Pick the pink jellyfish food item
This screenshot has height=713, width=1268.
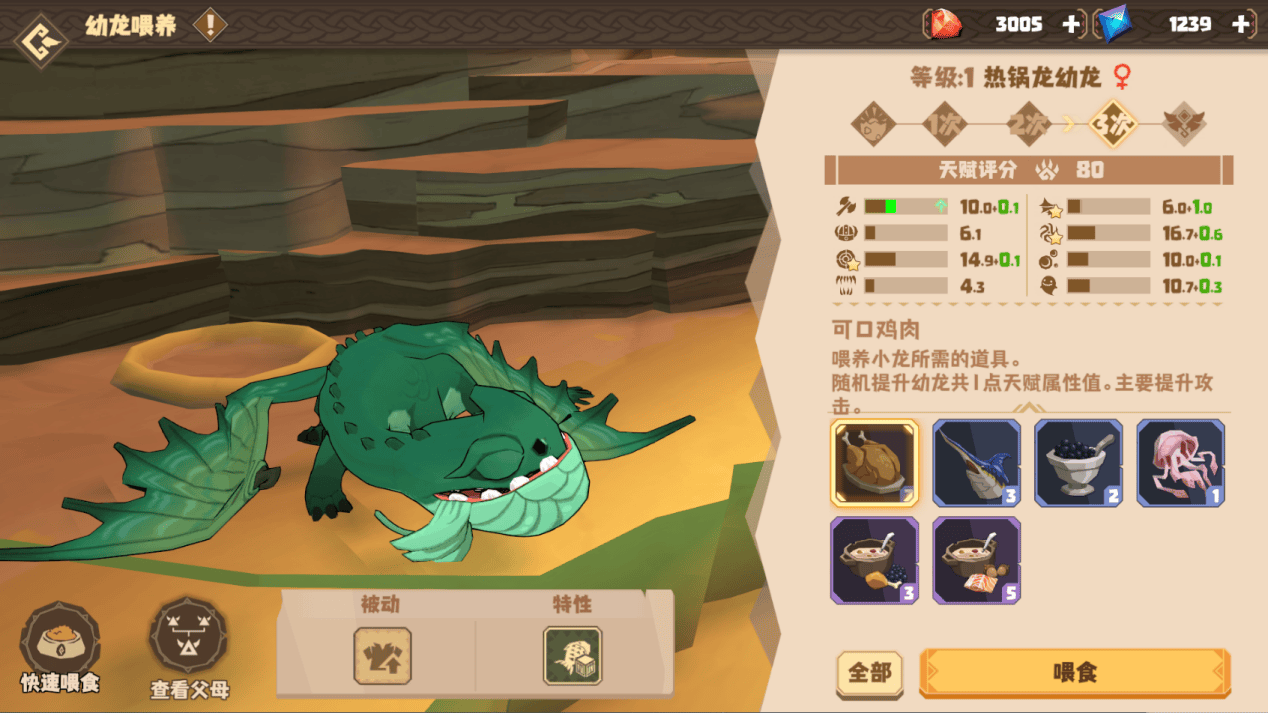click(1180, 462)
